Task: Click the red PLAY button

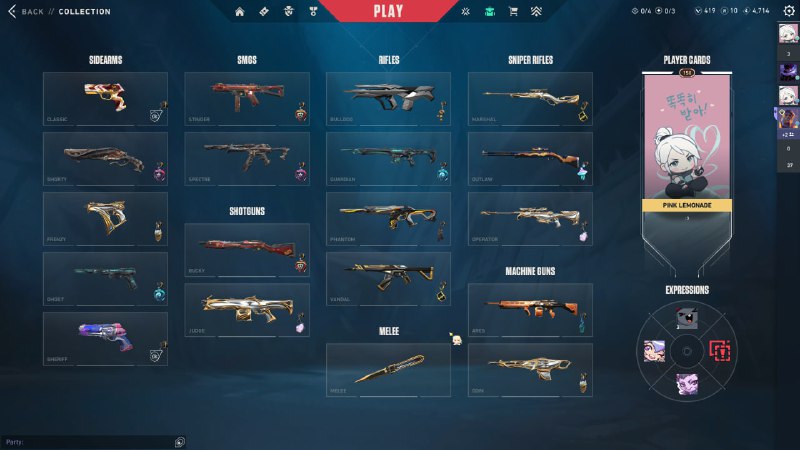Action: pos(388,12)
